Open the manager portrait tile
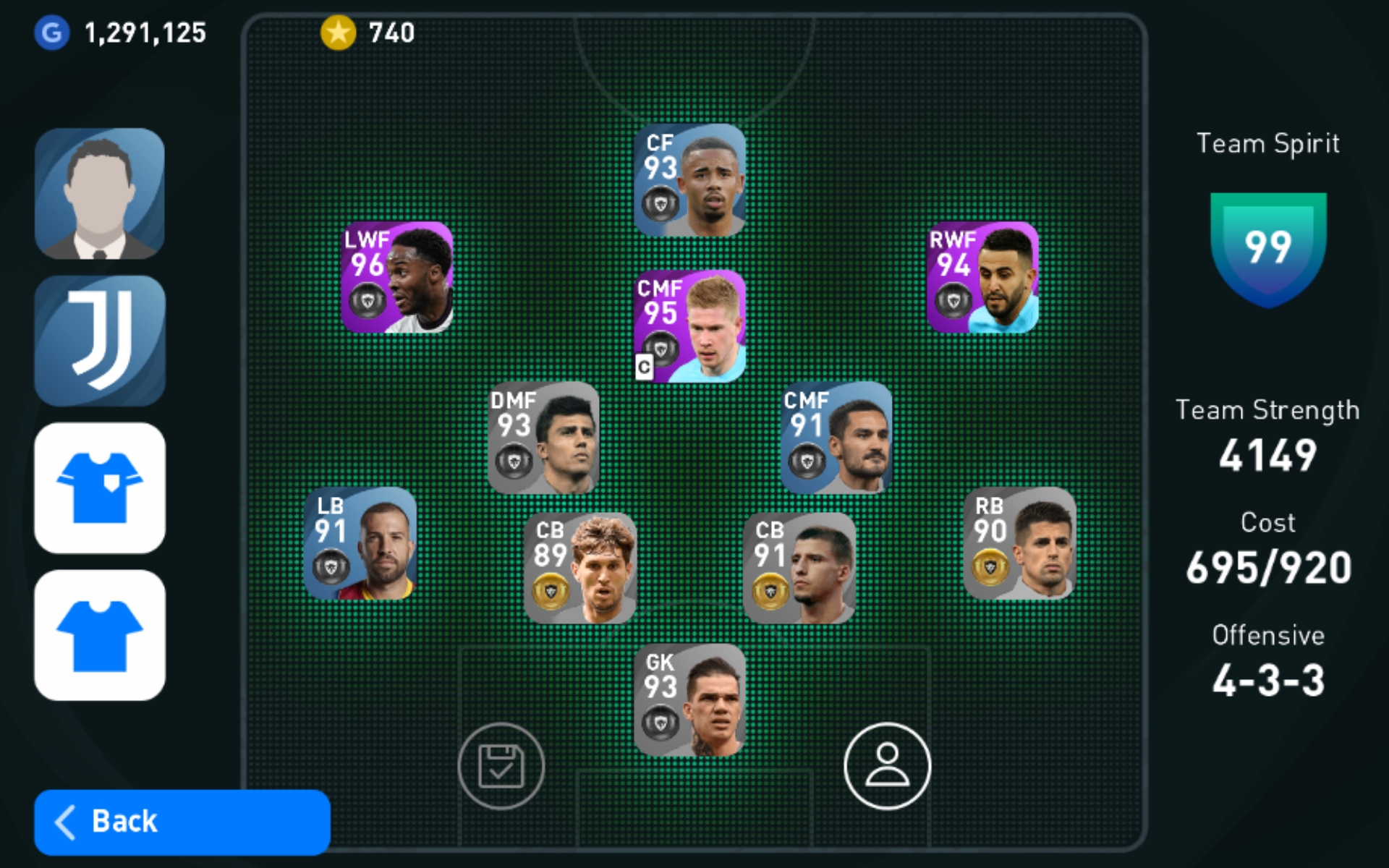 [x=100, y=193]
